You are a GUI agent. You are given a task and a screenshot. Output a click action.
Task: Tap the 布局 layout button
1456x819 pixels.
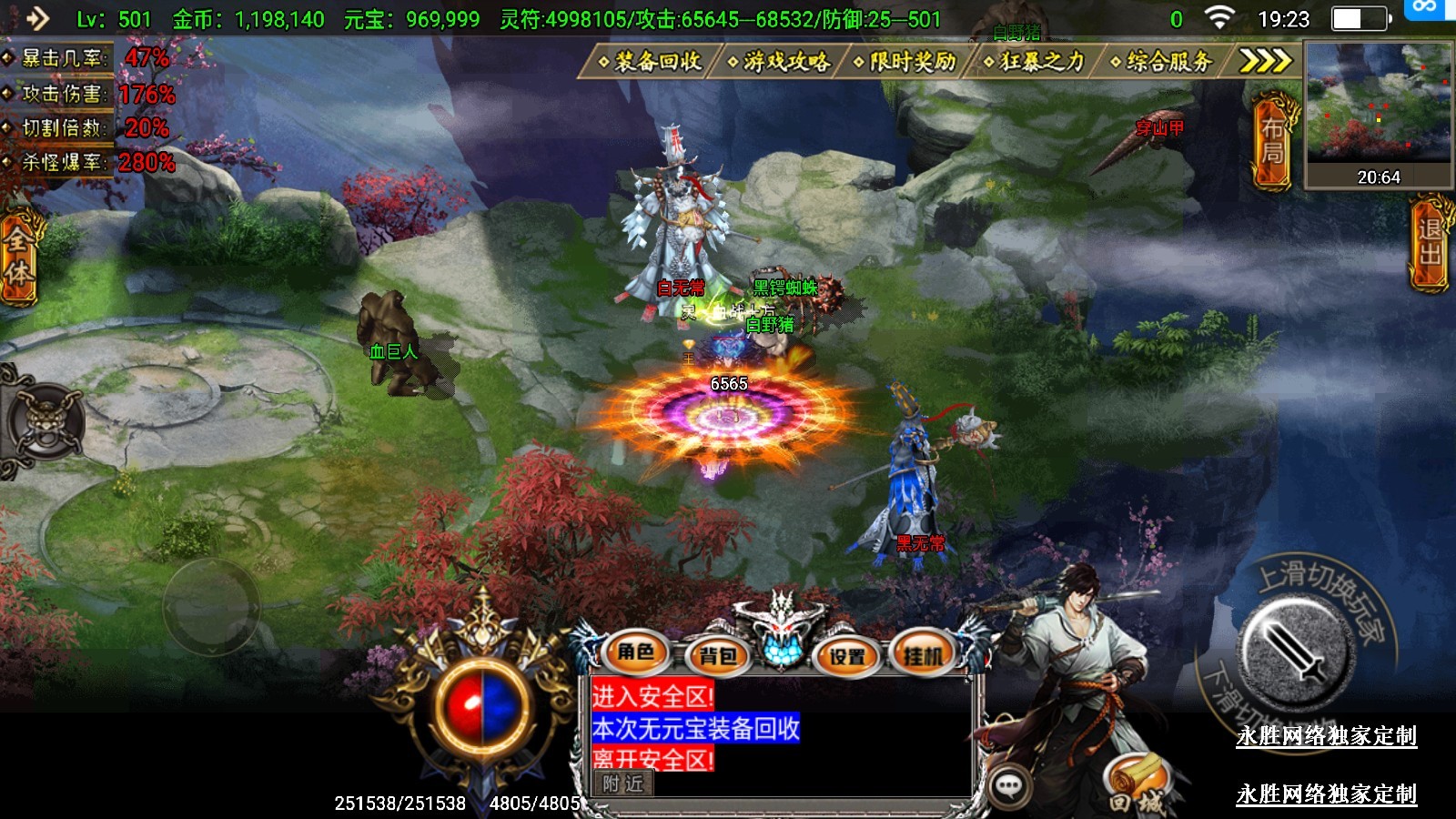point(1272,141)
